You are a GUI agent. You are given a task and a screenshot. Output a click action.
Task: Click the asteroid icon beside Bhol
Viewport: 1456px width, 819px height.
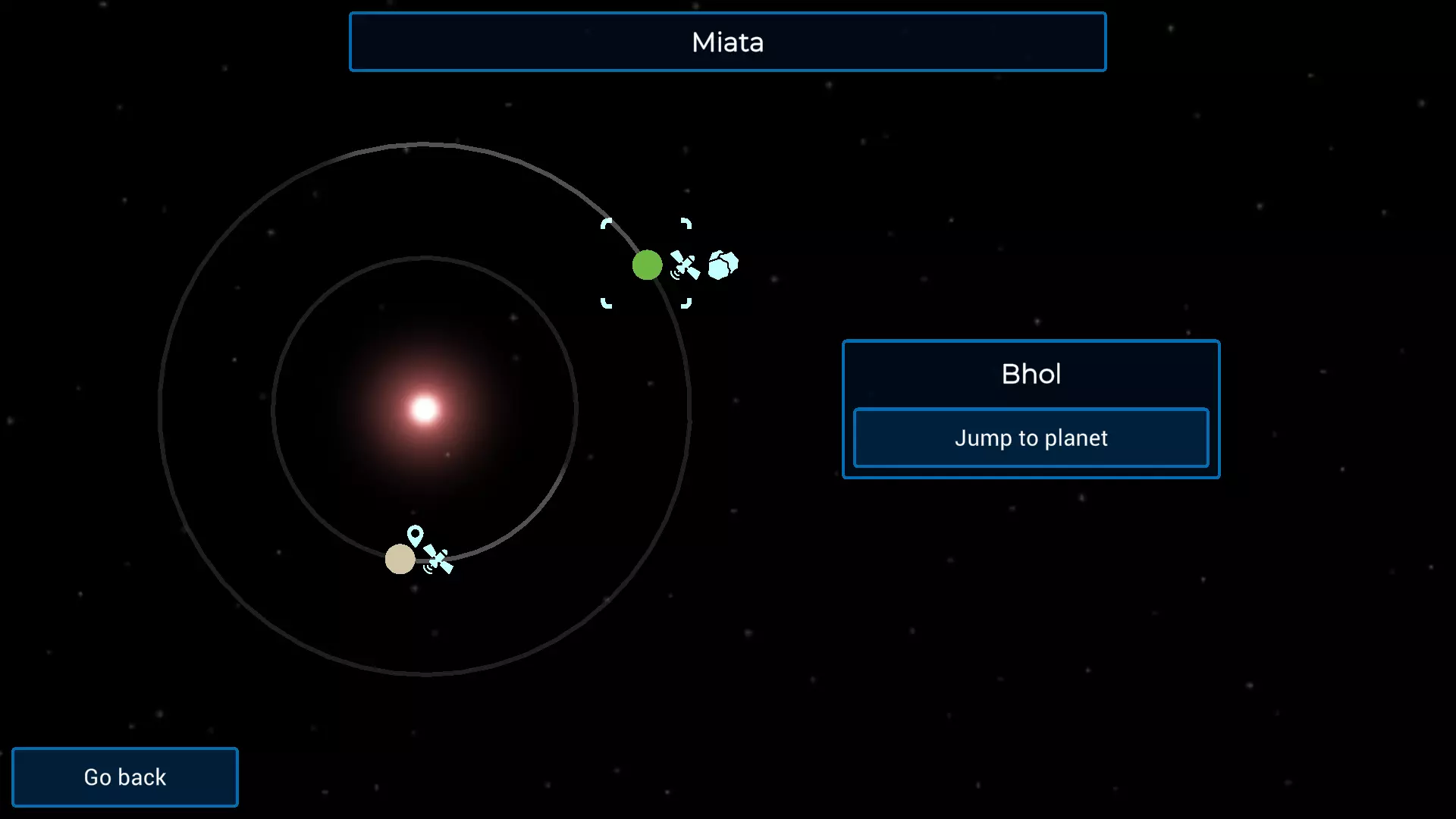[723, 265]
